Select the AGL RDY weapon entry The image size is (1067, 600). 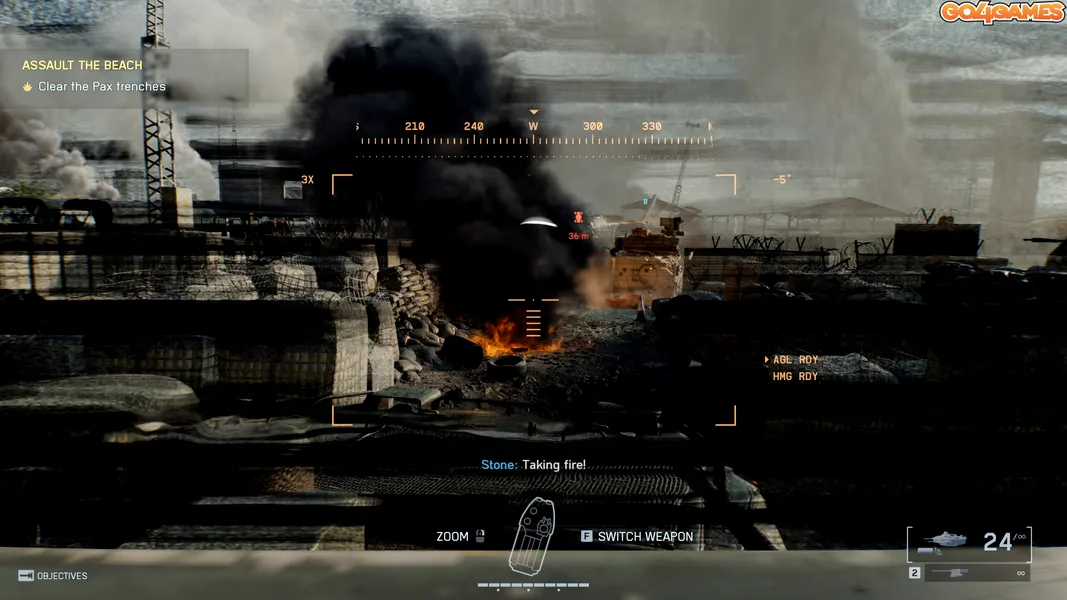795,360
